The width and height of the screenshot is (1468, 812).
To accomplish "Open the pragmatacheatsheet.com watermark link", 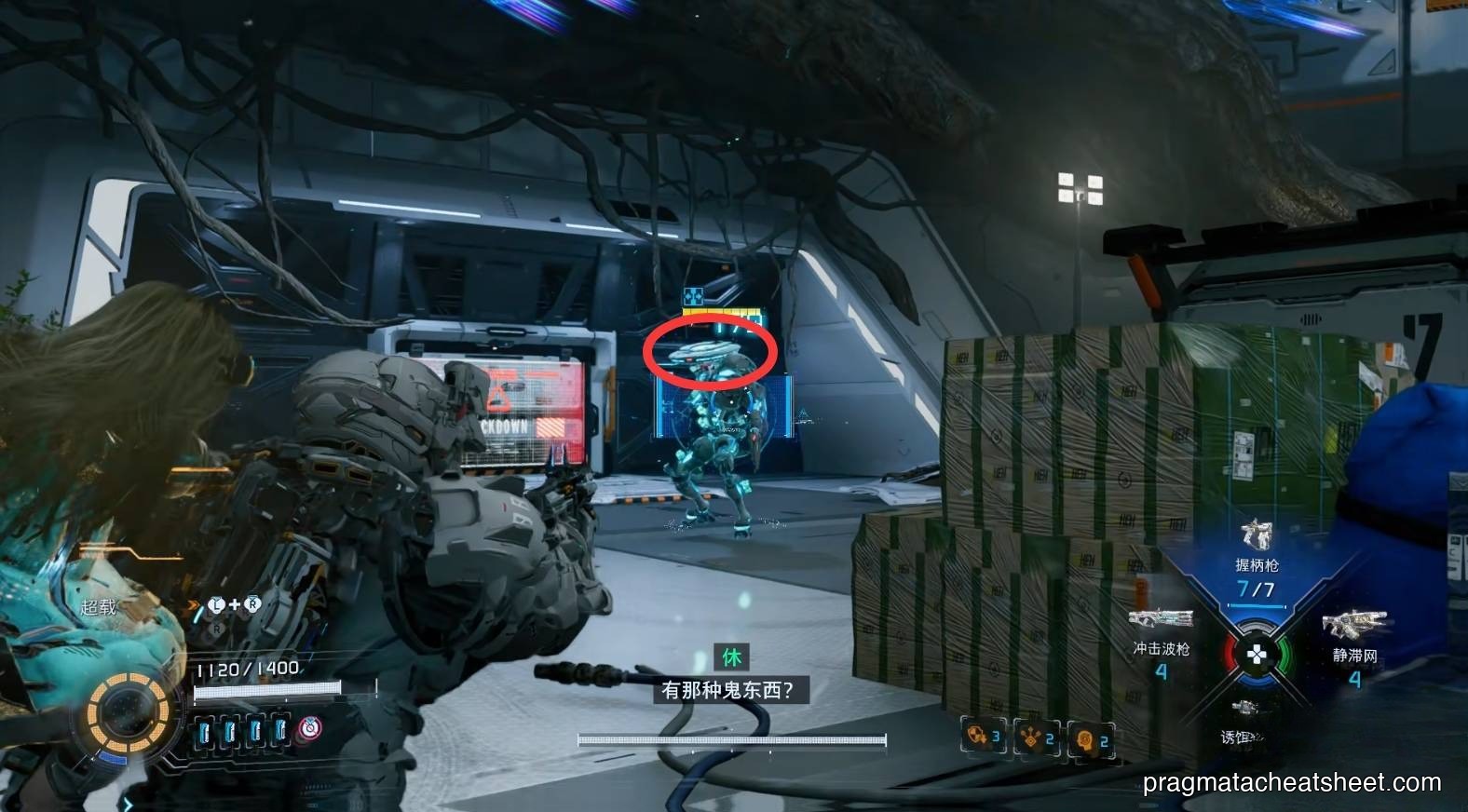I will (1292, 783).
